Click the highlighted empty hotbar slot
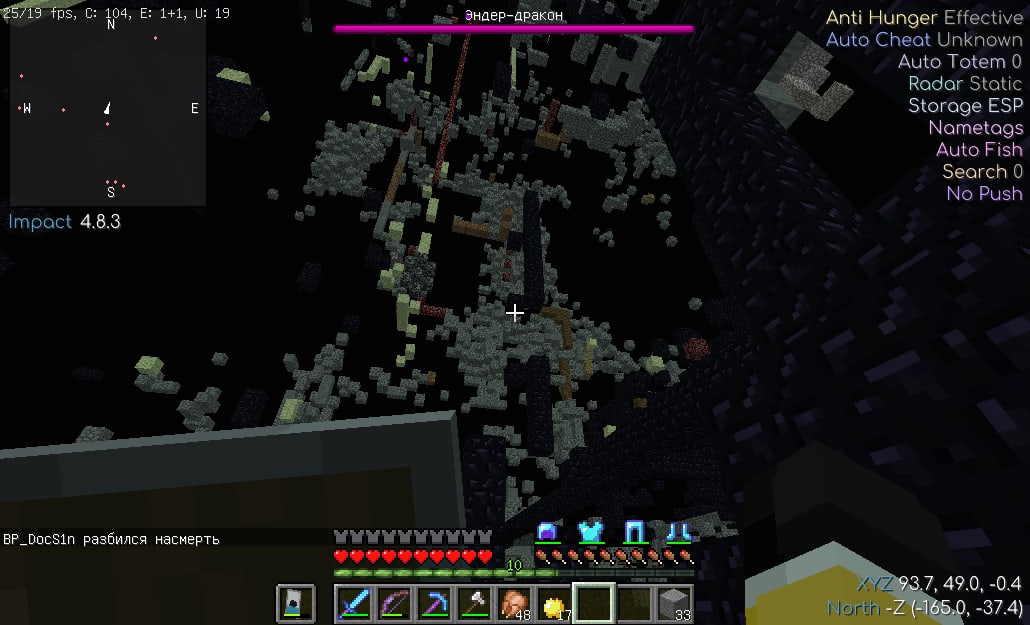 594,604
